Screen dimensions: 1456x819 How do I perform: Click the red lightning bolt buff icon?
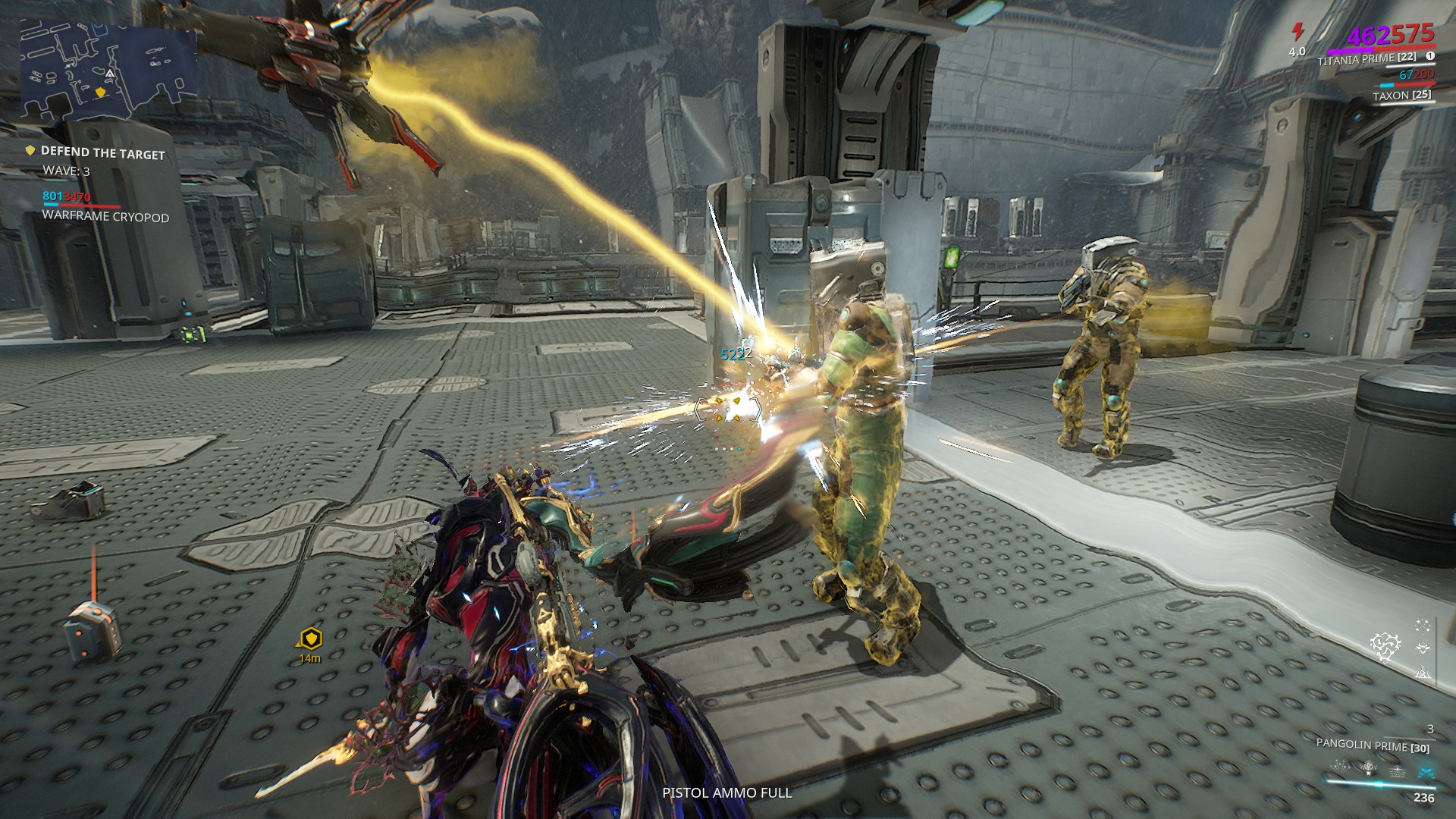(1298, 32)
